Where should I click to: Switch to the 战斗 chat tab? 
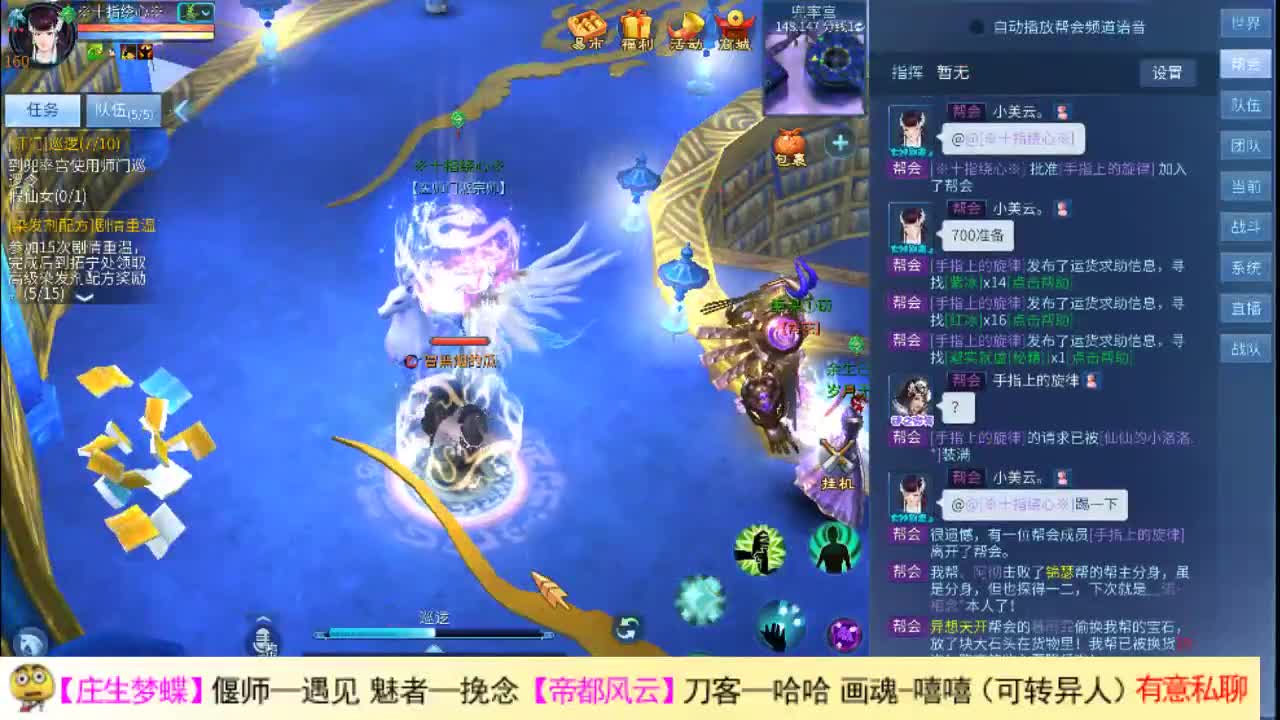[1245, 227]
